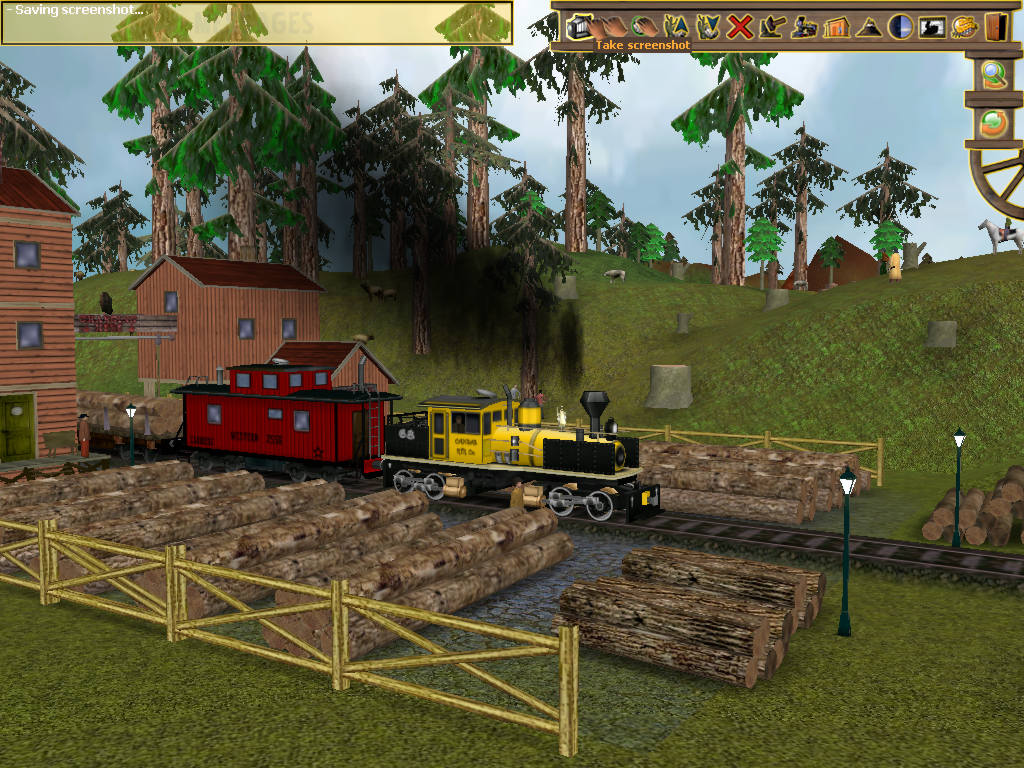The height and width of the screenshot is (768, 1024).
Task: Select the single hand tool icon
Action: 643,27
